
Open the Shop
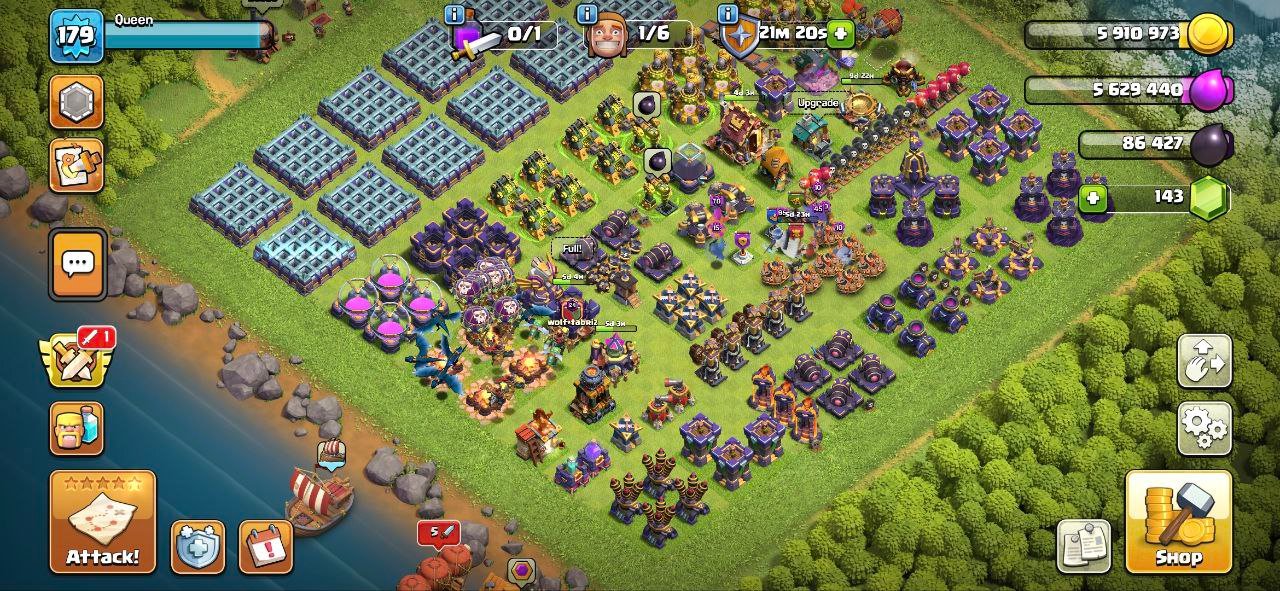1178,521
